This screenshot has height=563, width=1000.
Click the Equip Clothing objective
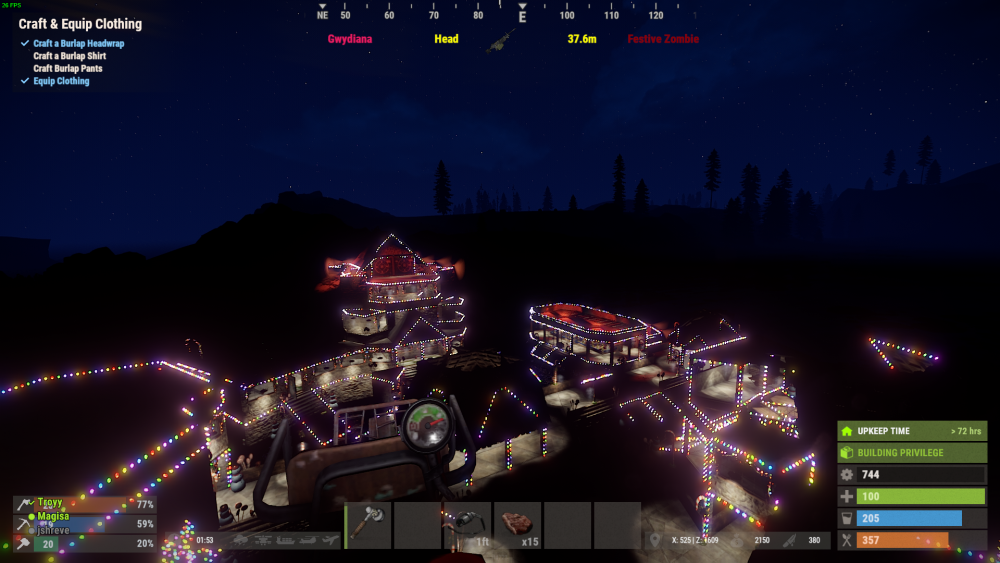61,81
